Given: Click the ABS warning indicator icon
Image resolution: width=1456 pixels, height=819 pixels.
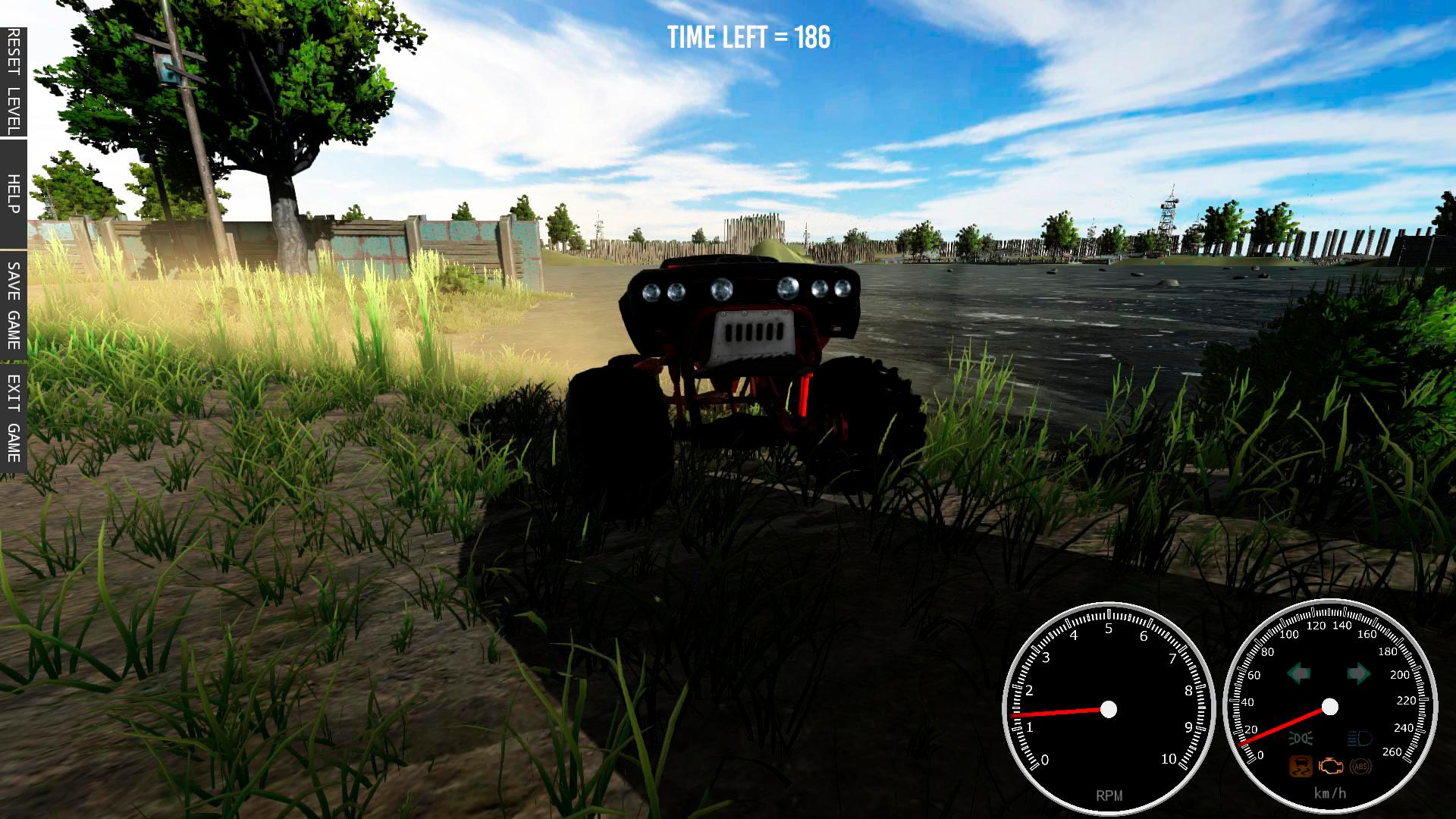Looking at the screenshot, I should tap(1360, 767).
